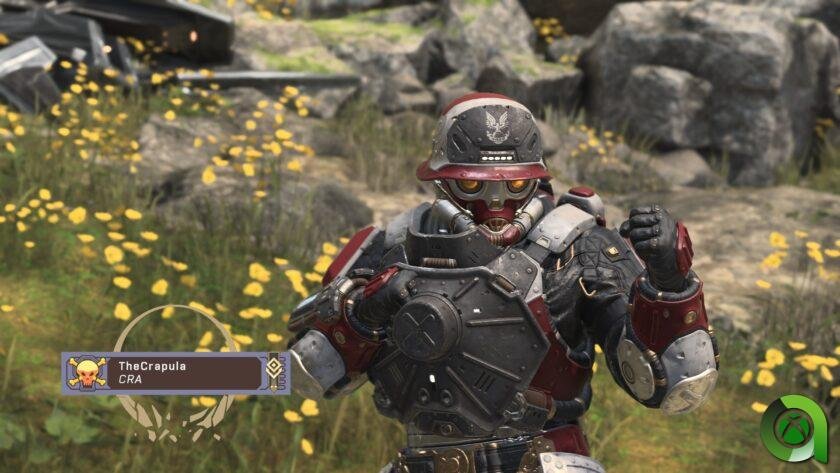840x473 pixels.
Task: Click the skull emblem on the nameplate
Action: 86,373
